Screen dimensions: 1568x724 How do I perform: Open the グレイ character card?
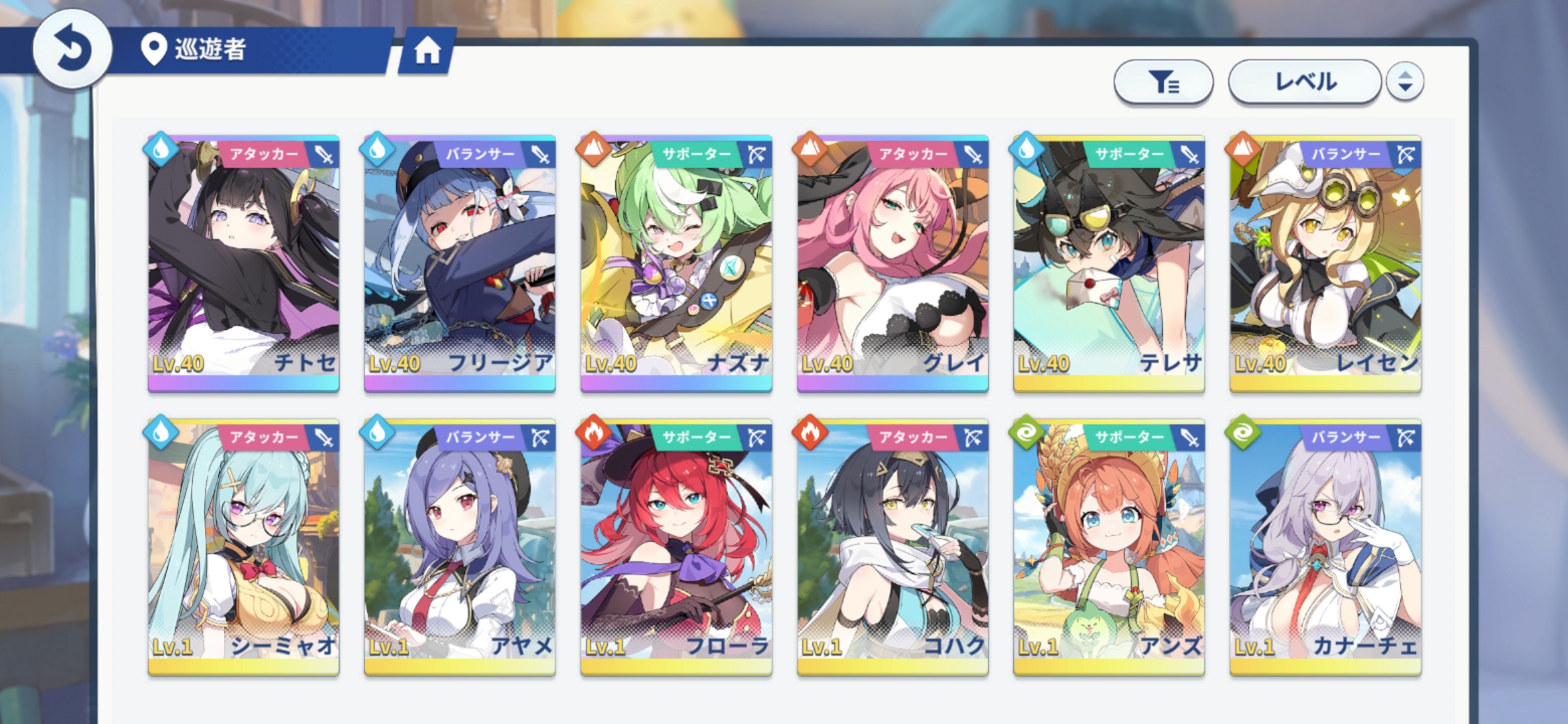coord(893,263)
